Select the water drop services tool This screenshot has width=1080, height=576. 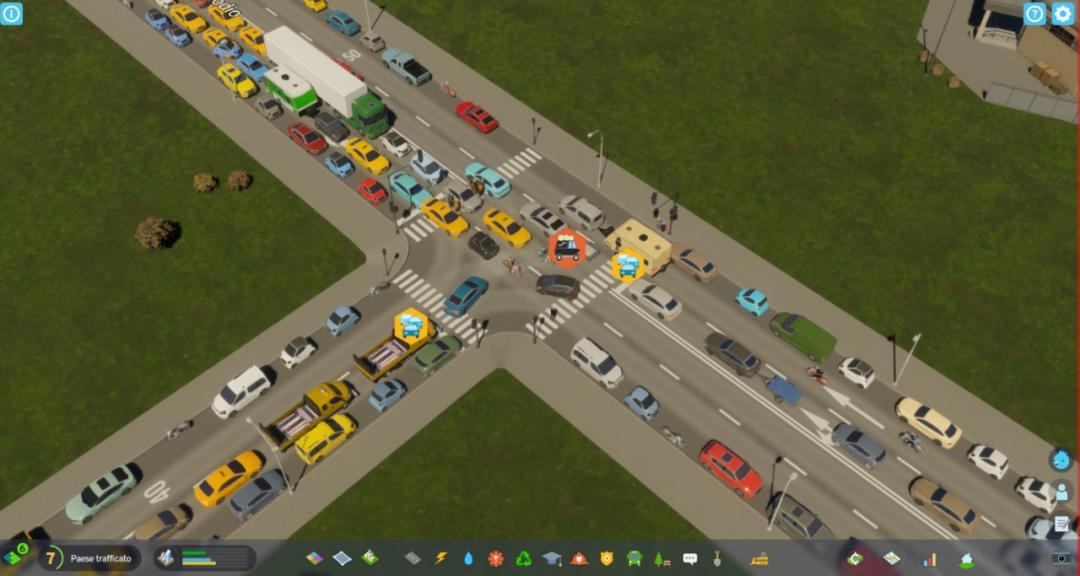(469, 558)
